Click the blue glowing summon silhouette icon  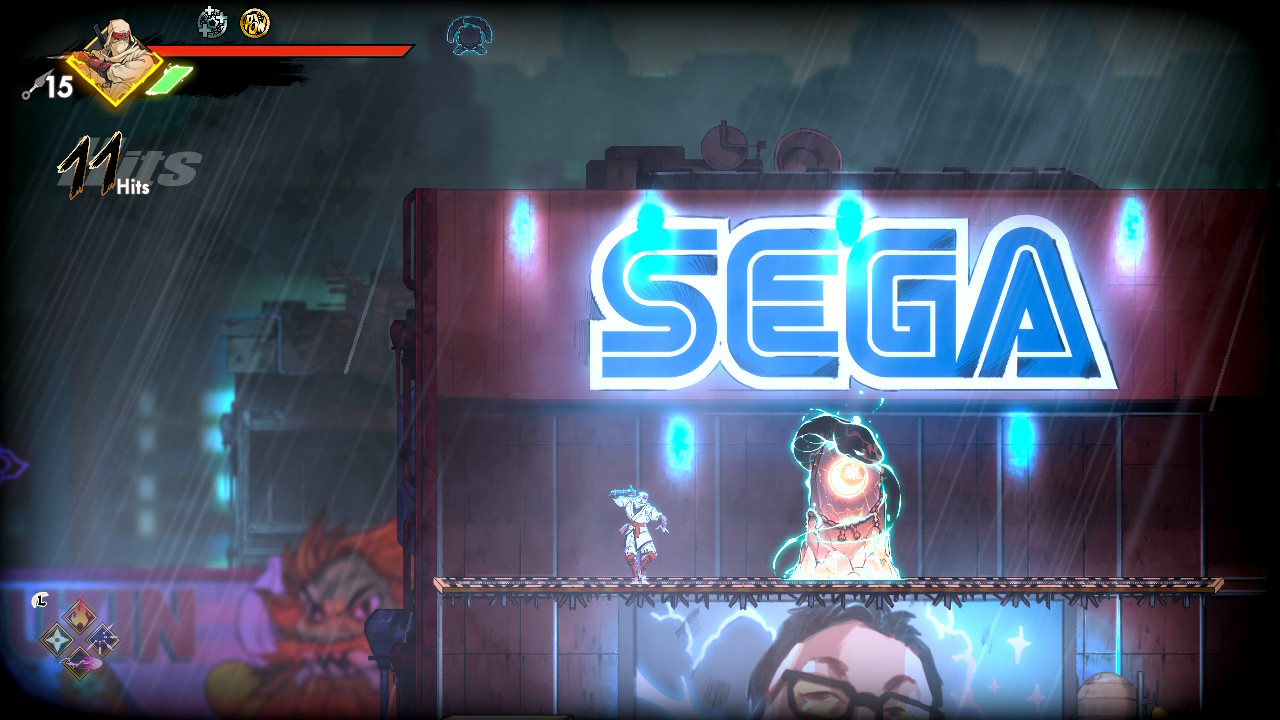pyautogui.click(x=468, y=35)
